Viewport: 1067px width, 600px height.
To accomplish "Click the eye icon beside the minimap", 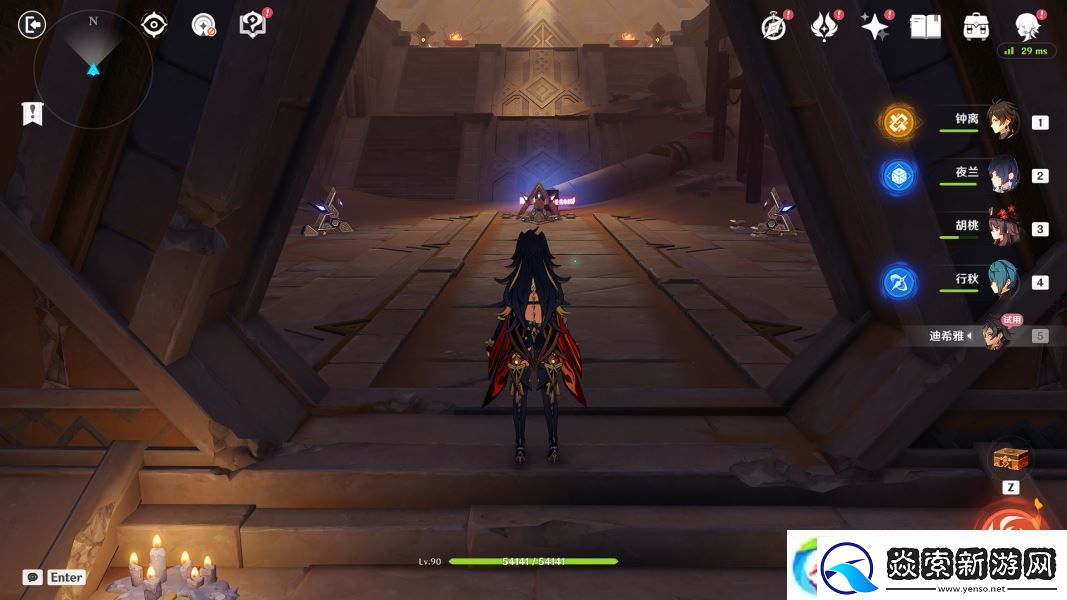I will (154, 25).
